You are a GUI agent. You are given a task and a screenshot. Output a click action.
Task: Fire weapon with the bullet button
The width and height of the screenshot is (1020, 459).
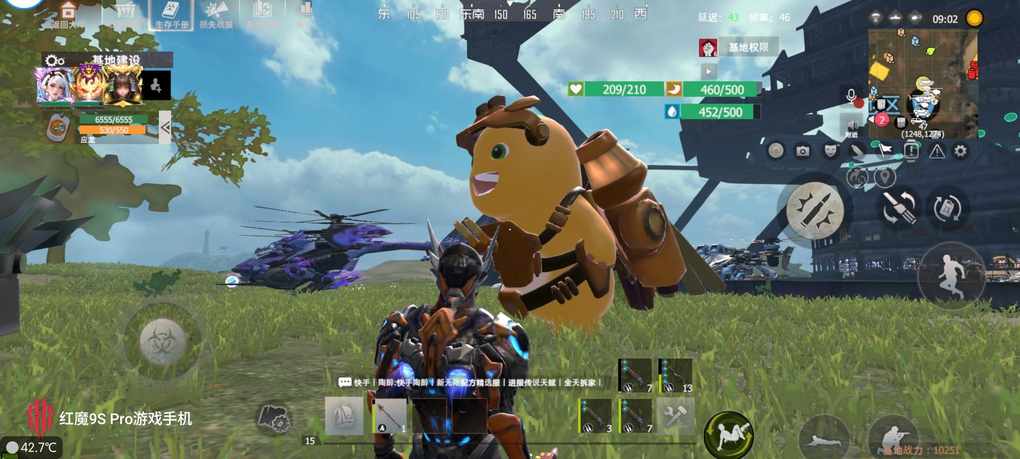click(815, 206)
